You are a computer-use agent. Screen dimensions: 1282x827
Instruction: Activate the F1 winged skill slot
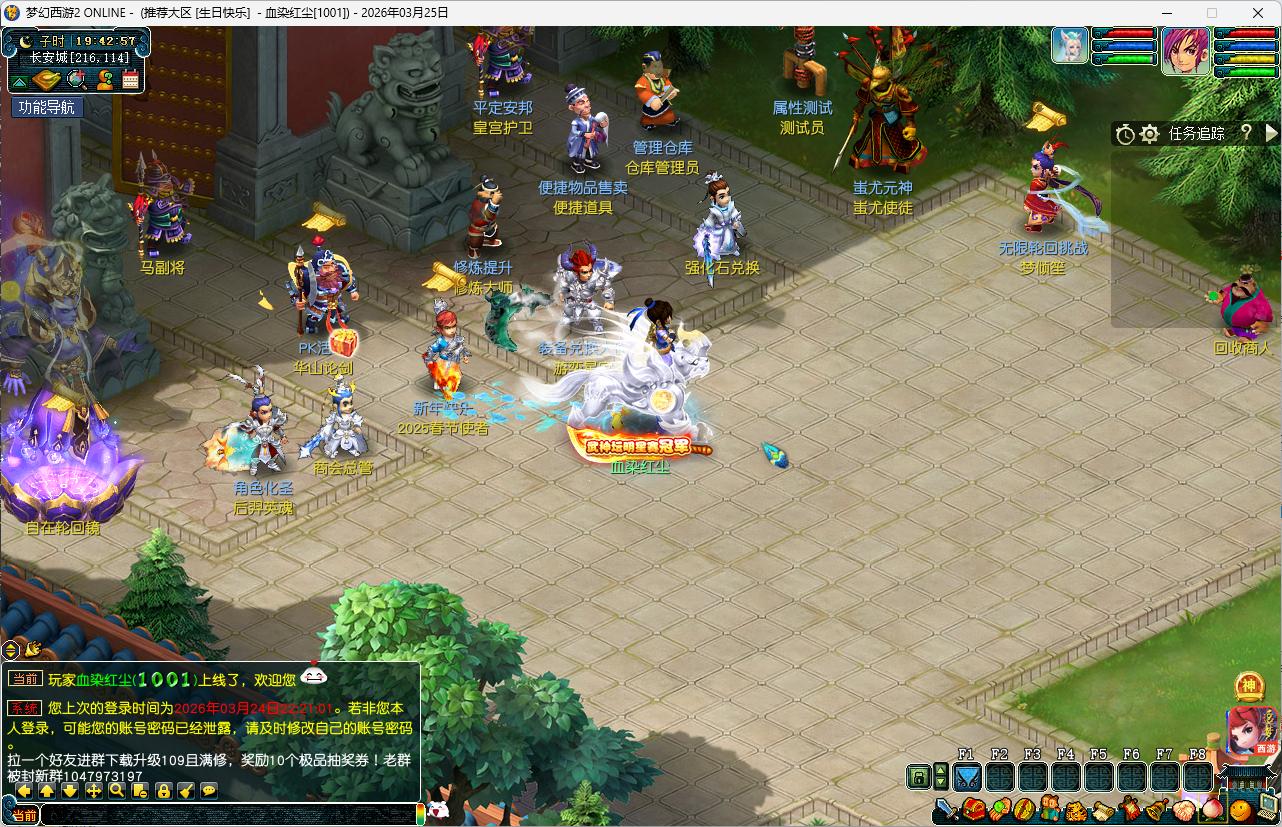coord(967,776)
